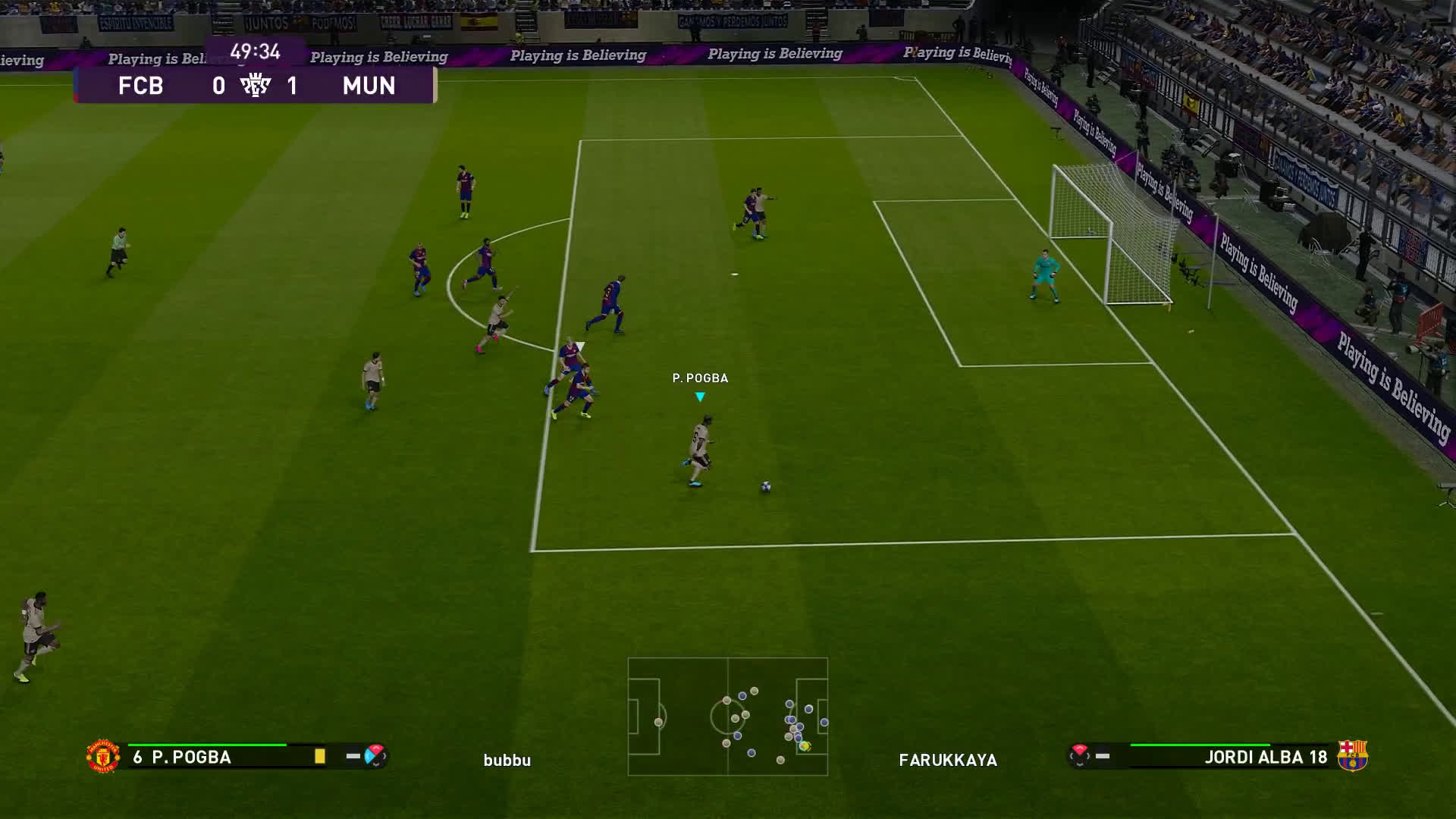Viewport: 1456px width, 819px height.
Task: Click the Jordi Alba 18 player panel
Action: coord(1265,757)
